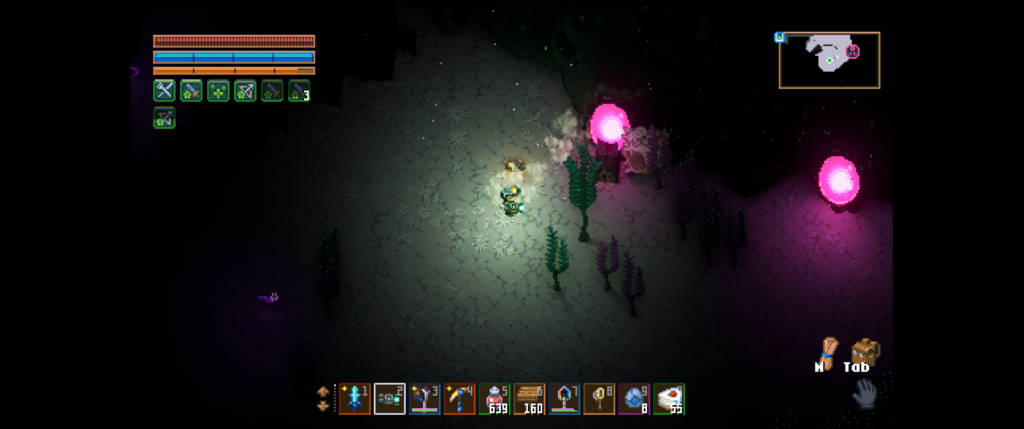Click the hotbar swap up arrow

pos(322,391)
